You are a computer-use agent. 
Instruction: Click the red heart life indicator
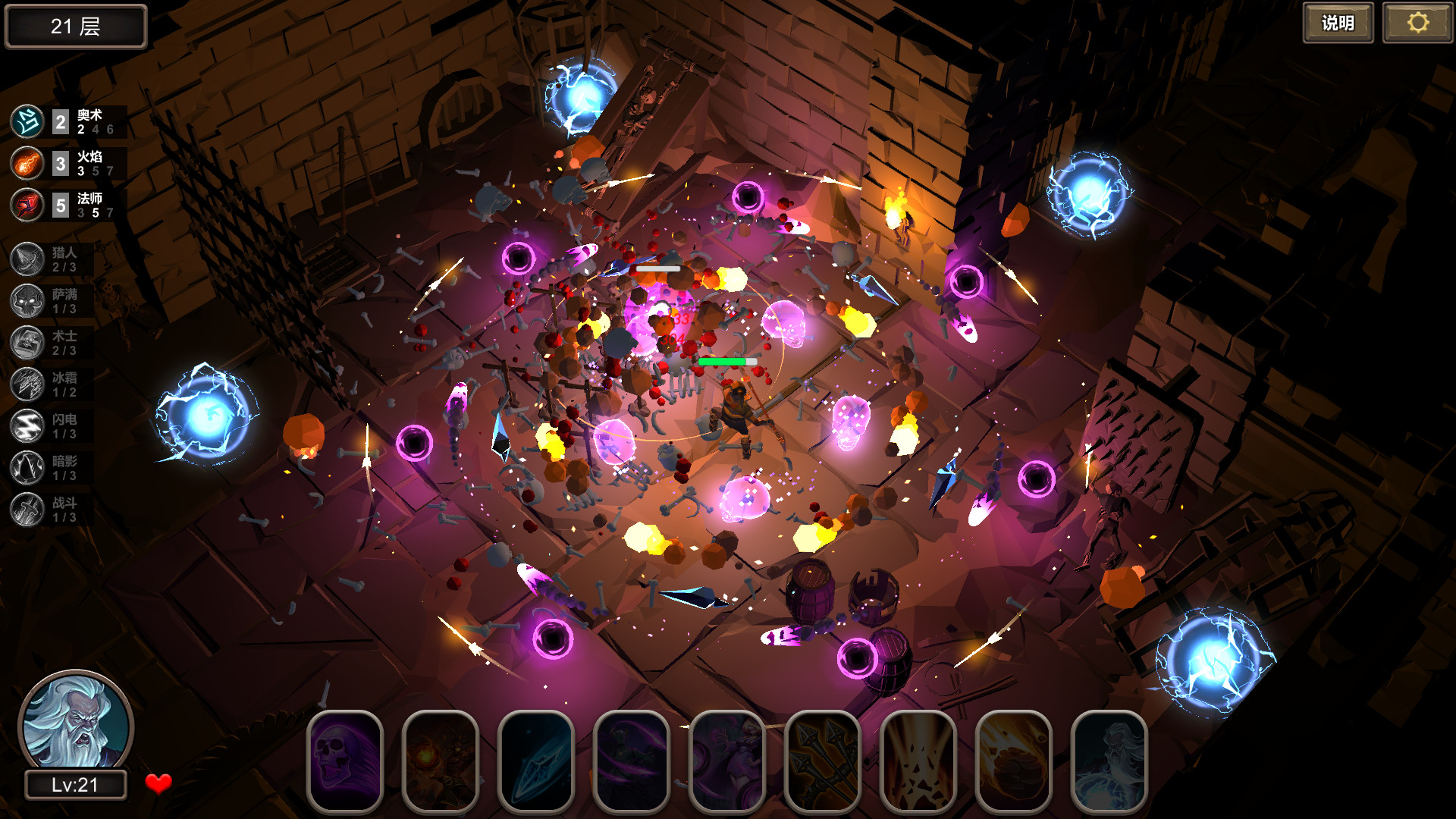click(x=158, y=784)
